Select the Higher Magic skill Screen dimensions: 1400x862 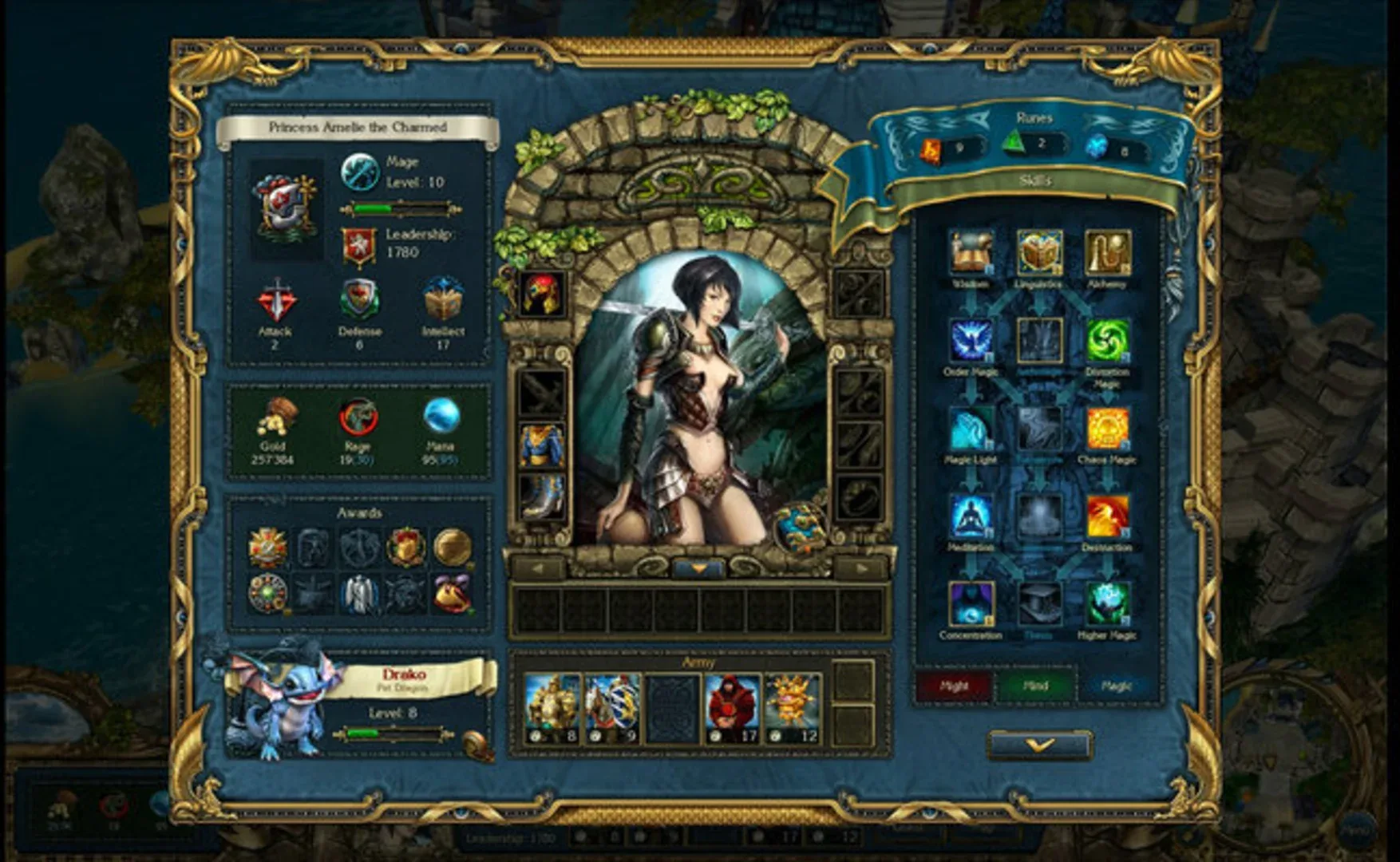(1109, 605)
